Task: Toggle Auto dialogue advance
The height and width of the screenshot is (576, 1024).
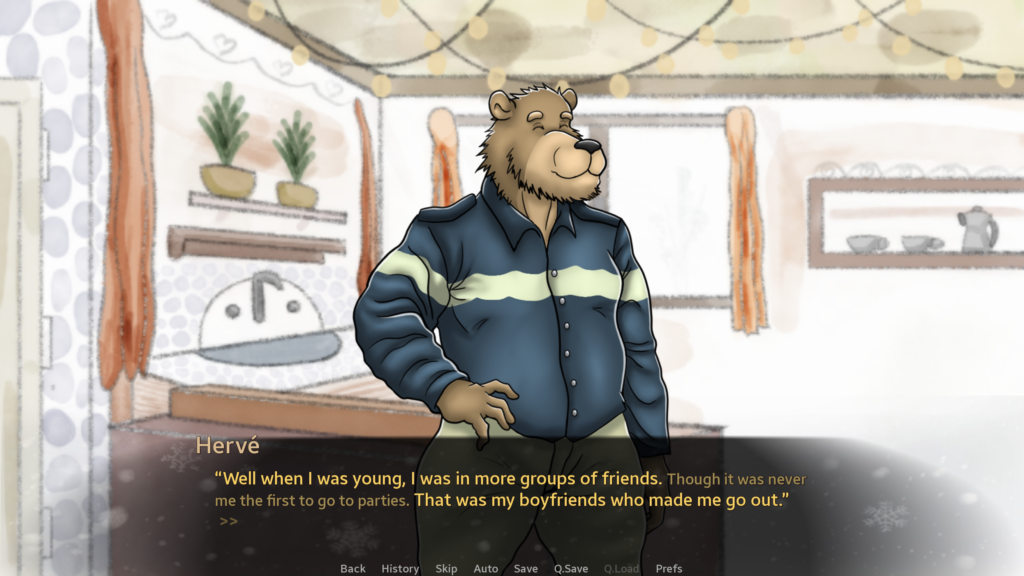Action: pyautogui.click(x=486, y=568)
